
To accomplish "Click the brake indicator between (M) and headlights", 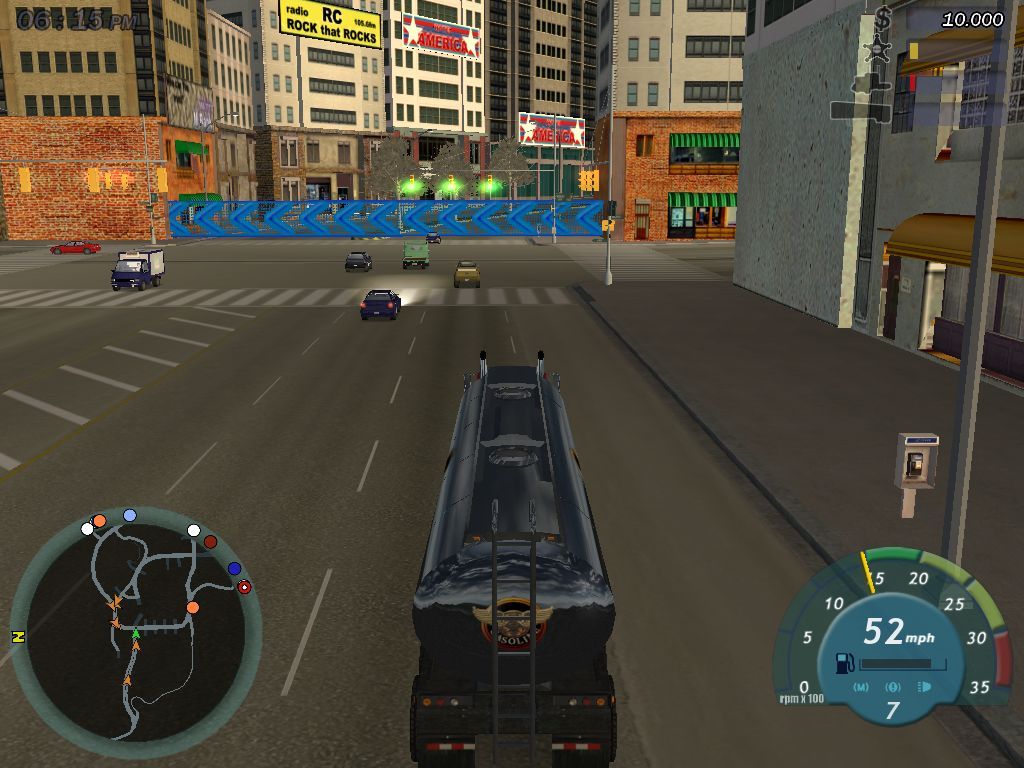I will pyautogui.click(x=893, y=687).
